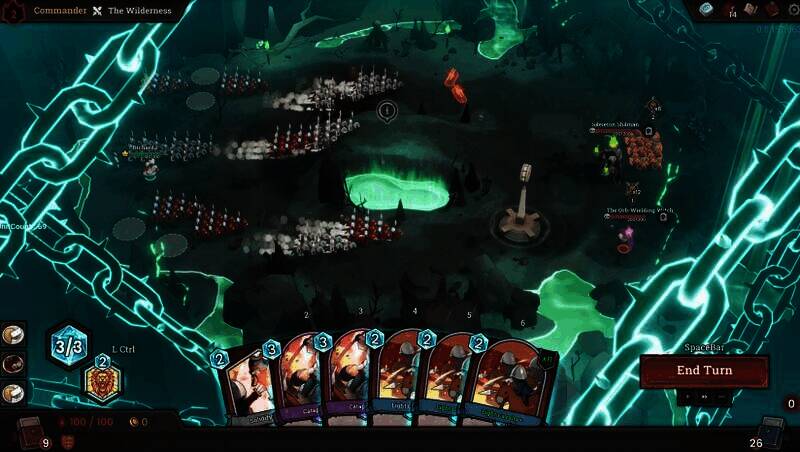Activate the lion emblem commander ability
This screenshot has width=800, height=452.
coord(102,381)
